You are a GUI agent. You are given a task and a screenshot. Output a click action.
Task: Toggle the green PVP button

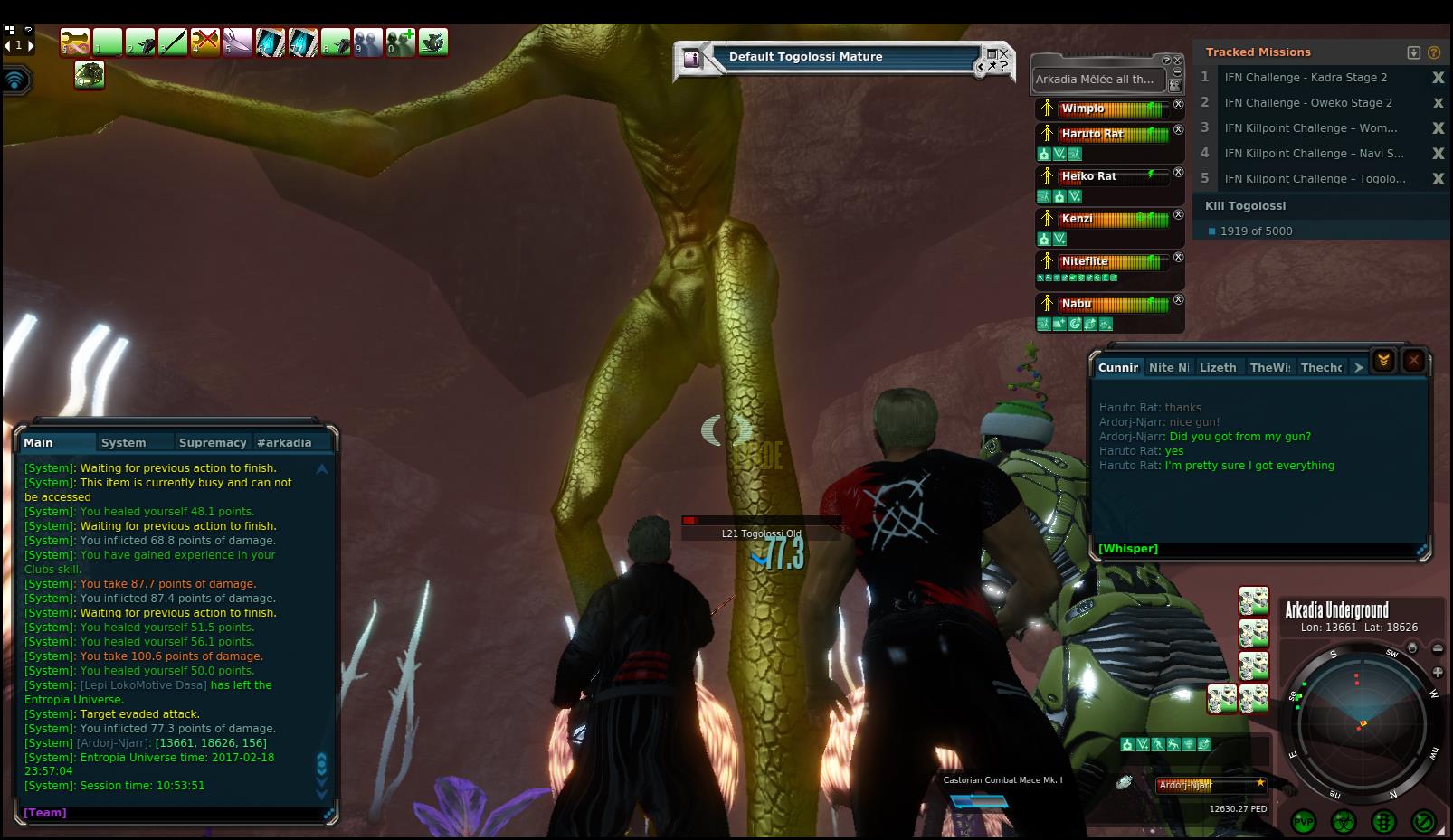pos(1304,821)
